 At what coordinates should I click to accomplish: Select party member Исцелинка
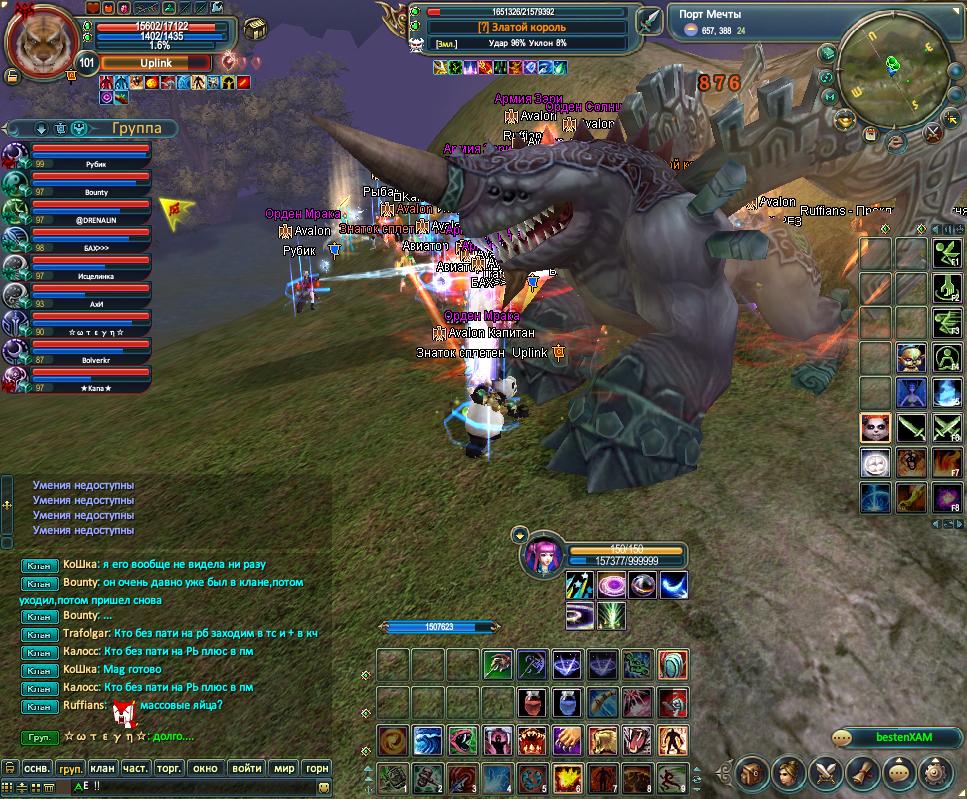click(x=90, y=268)
